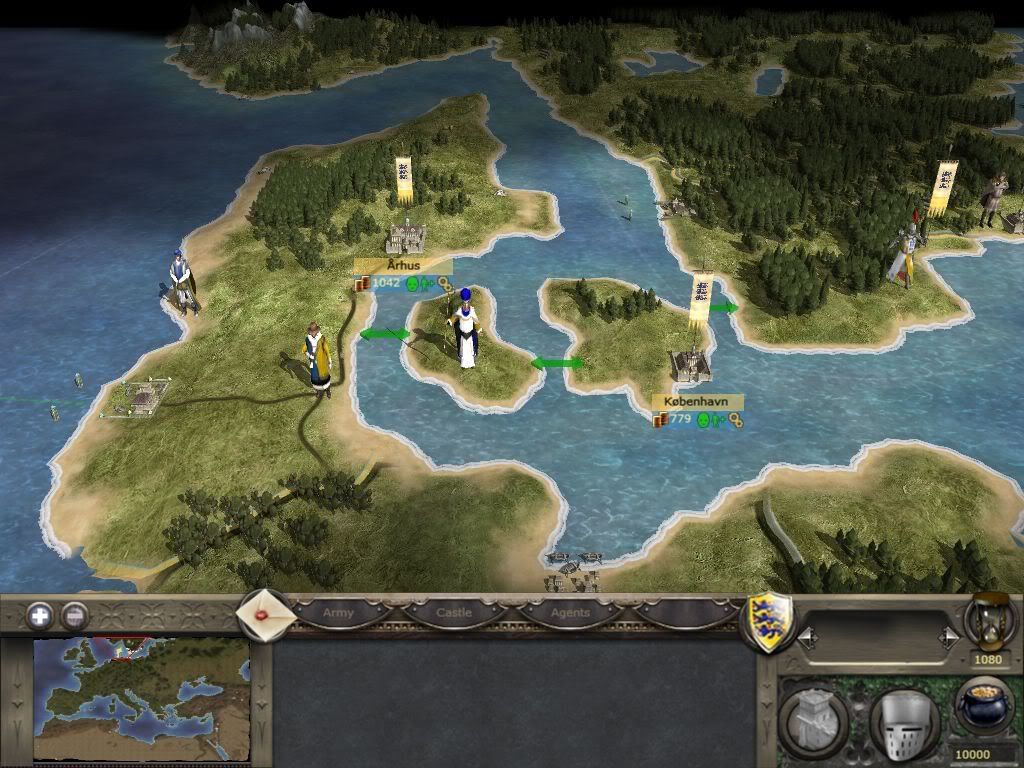Open the faction shield overview

click(771, 622)
